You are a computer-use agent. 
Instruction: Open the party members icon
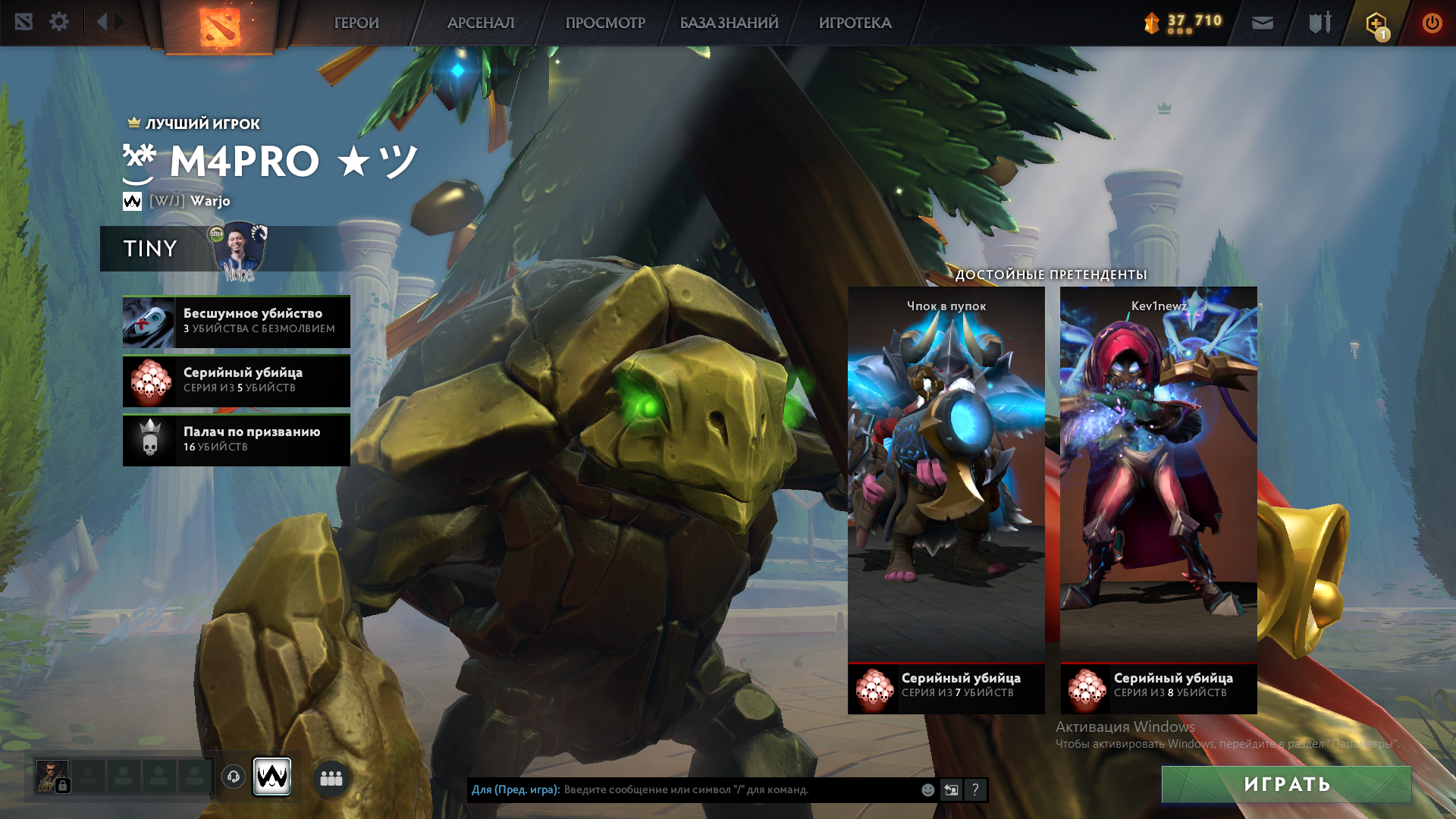coord(331,778)
